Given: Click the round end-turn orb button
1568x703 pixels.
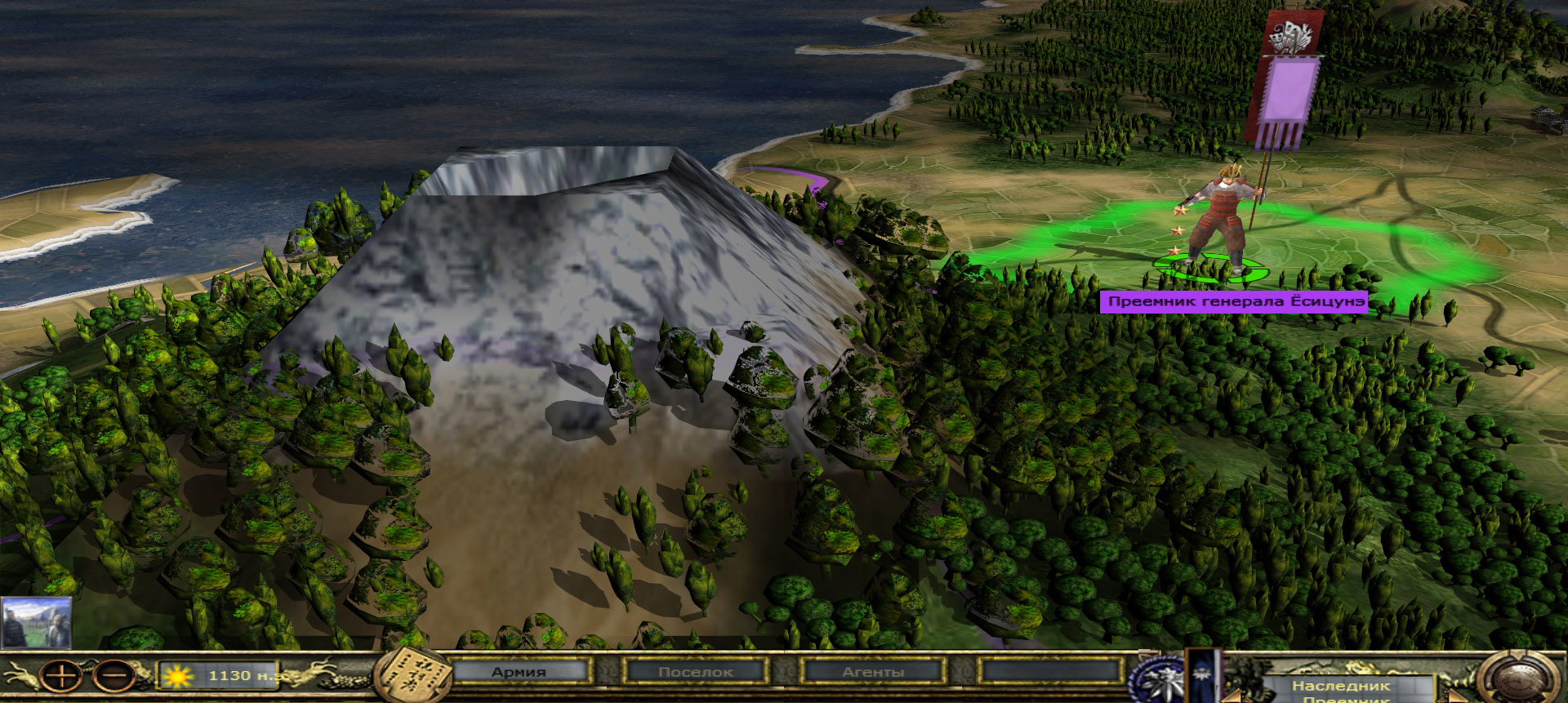Looking at the screenshot, I should [1519, 680].
